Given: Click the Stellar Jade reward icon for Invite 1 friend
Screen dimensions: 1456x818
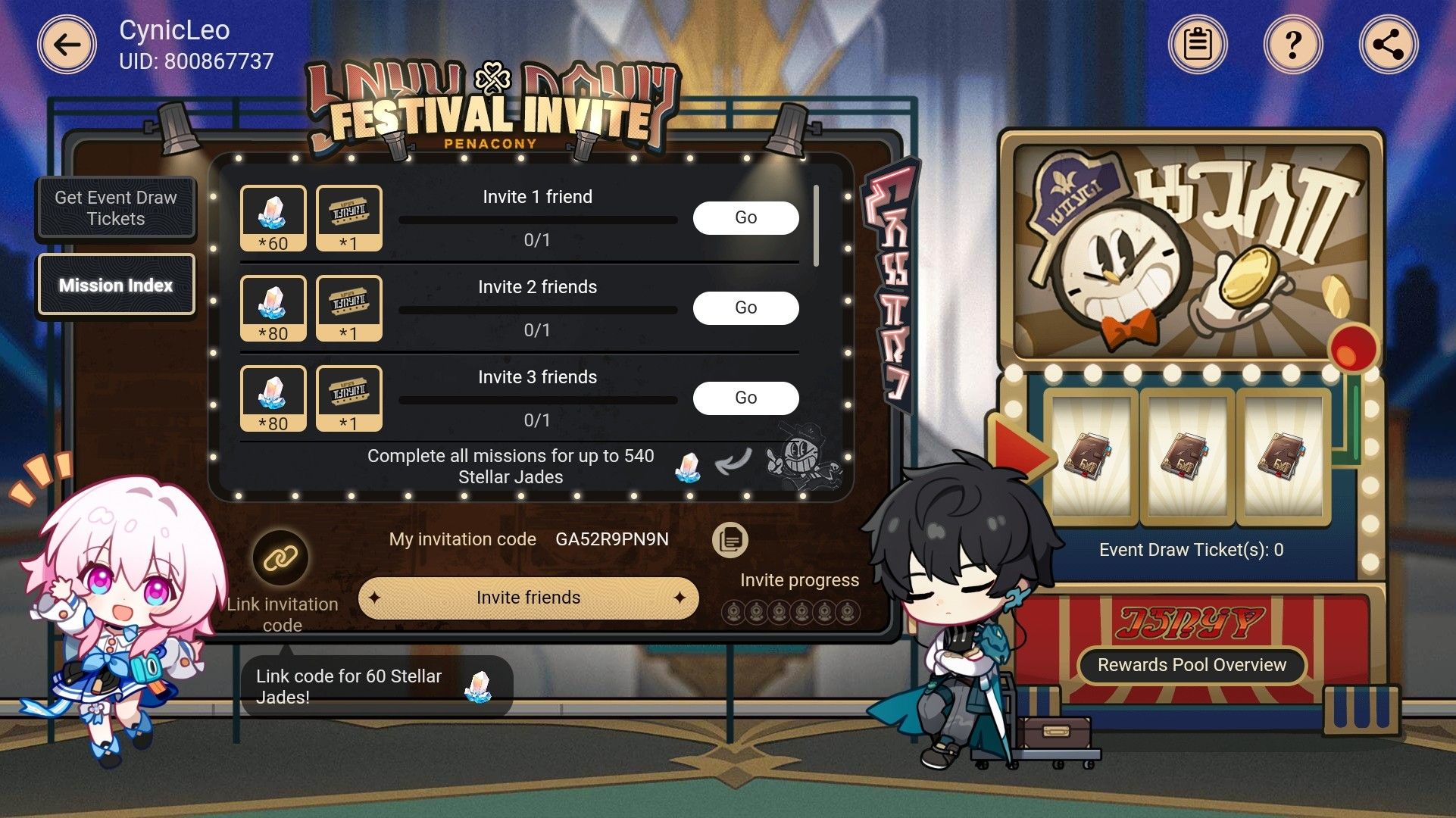Looking at the screenshot, I should coord(273,218).
